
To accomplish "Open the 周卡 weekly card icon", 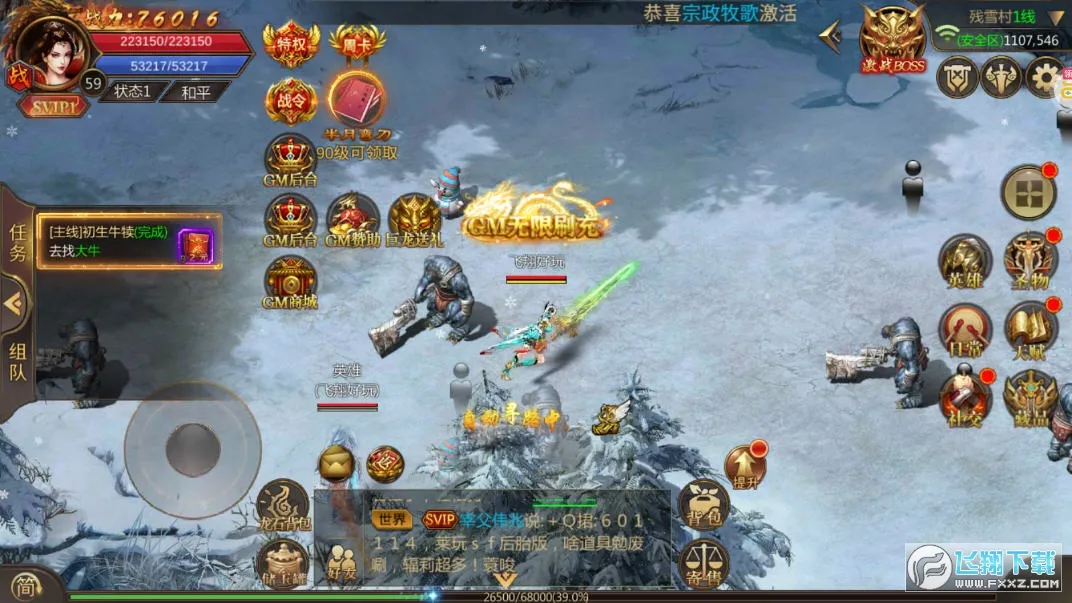I will 357,43.
